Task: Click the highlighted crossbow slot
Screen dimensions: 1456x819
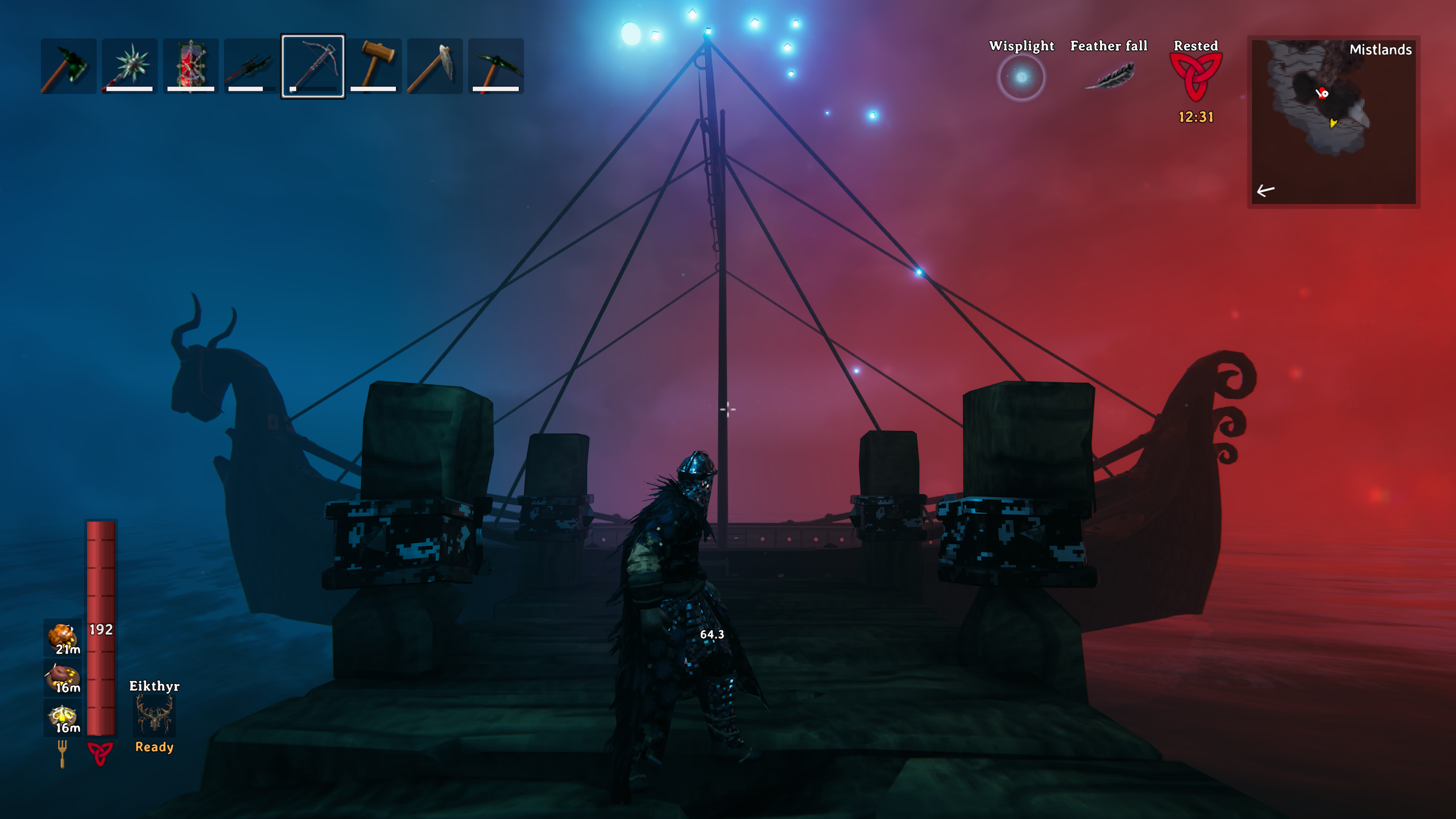Action: click(x=313, y=66)
